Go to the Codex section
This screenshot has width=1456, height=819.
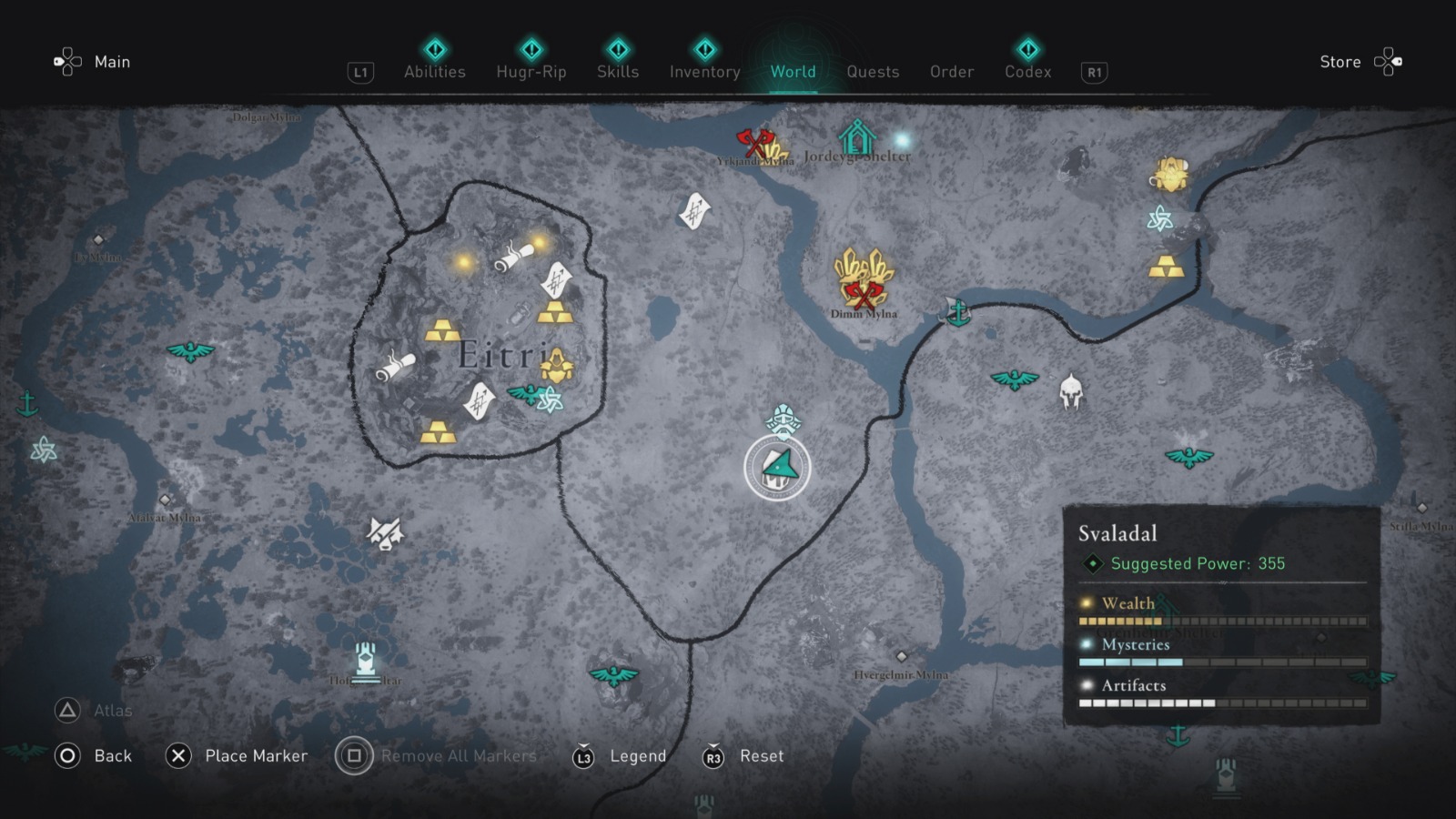(1026, 72)
